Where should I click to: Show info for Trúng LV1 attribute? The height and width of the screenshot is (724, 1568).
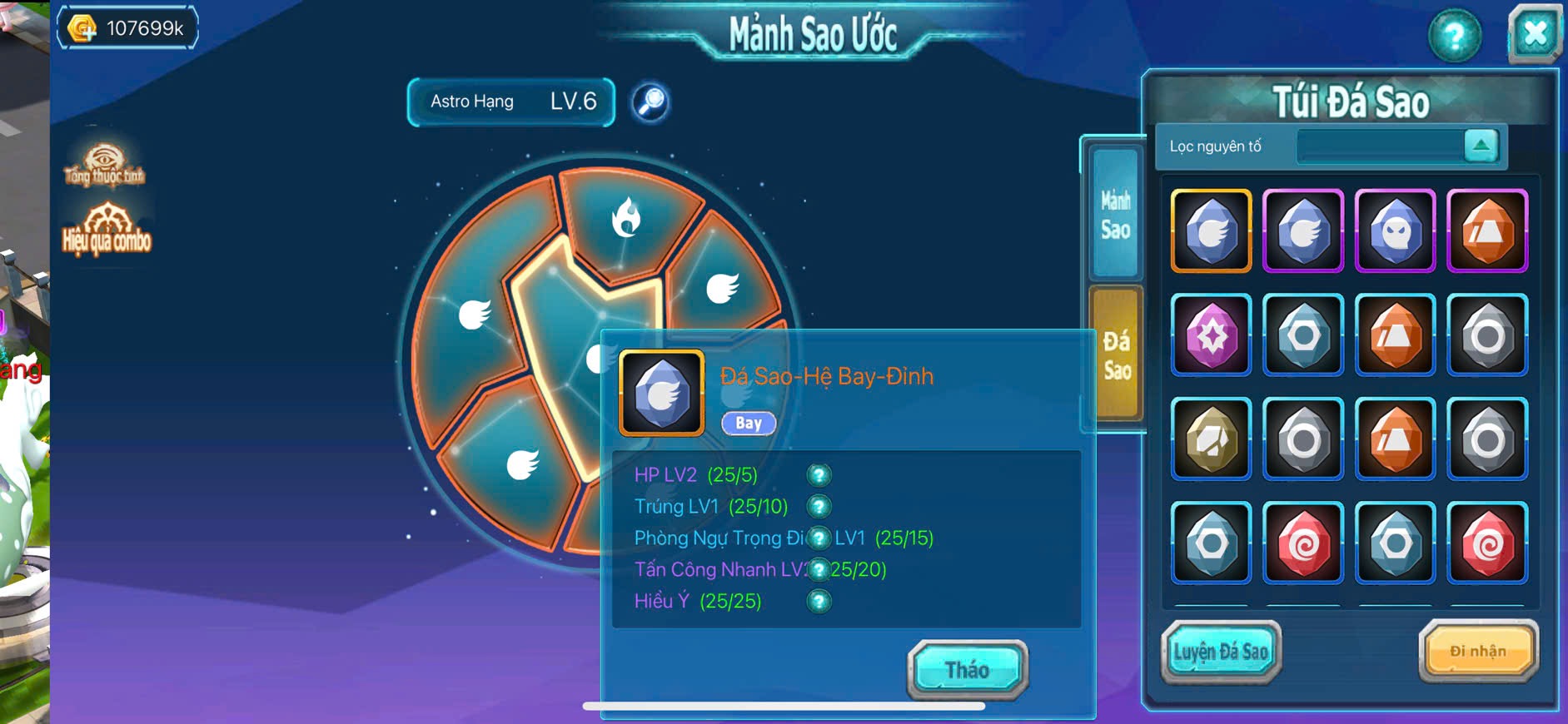[x=819, y=507]
